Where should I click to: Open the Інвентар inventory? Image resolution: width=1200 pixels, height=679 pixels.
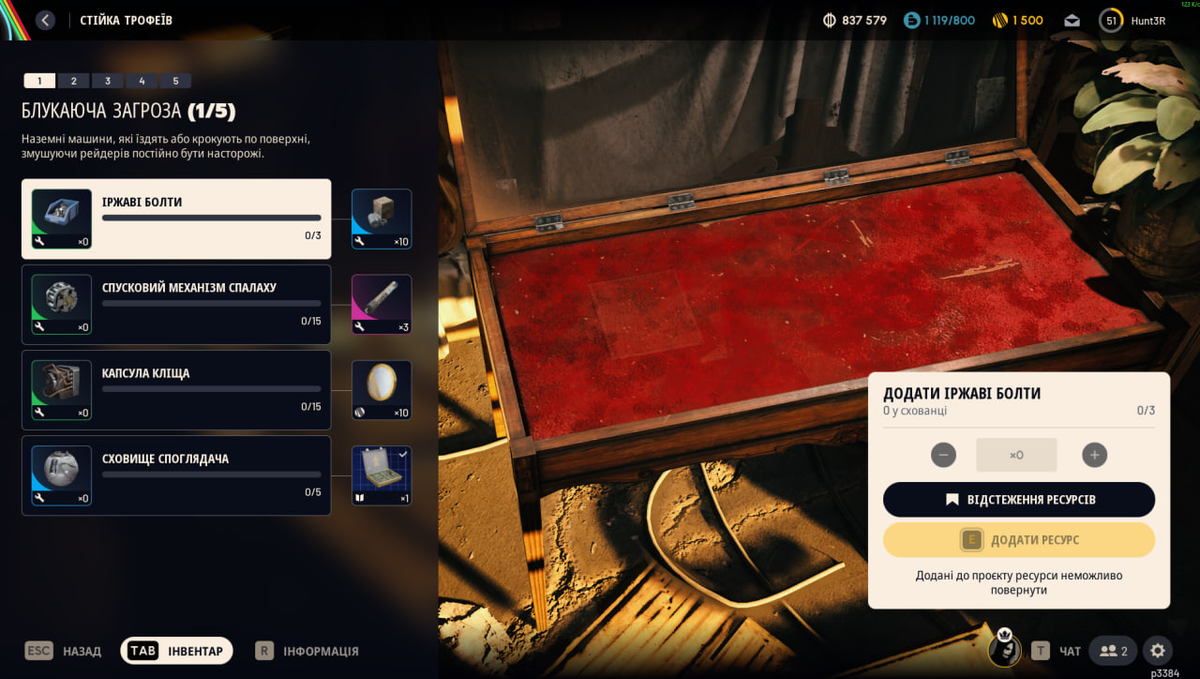[177, 651]
